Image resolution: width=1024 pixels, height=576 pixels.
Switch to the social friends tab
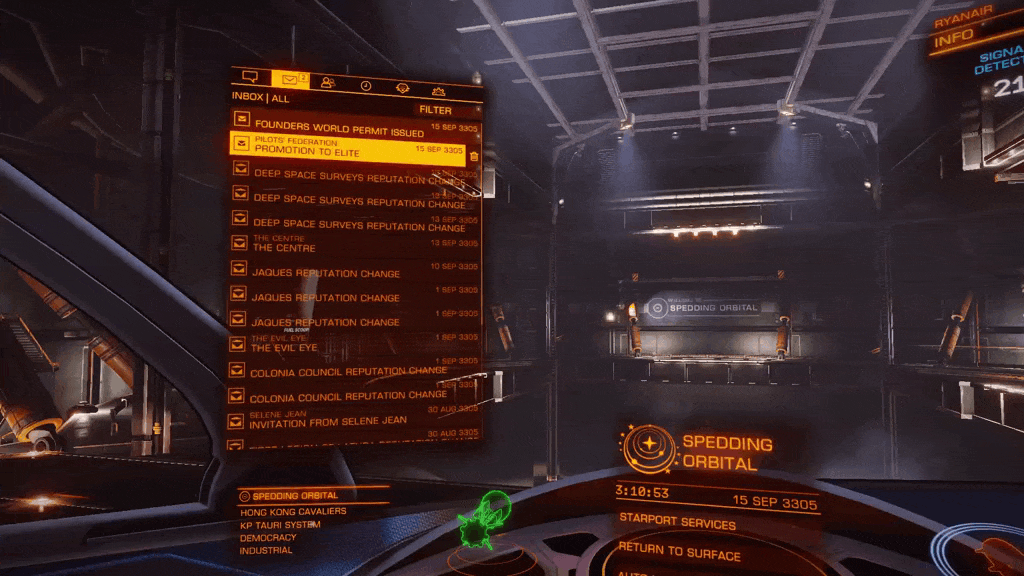pos(328,83)
